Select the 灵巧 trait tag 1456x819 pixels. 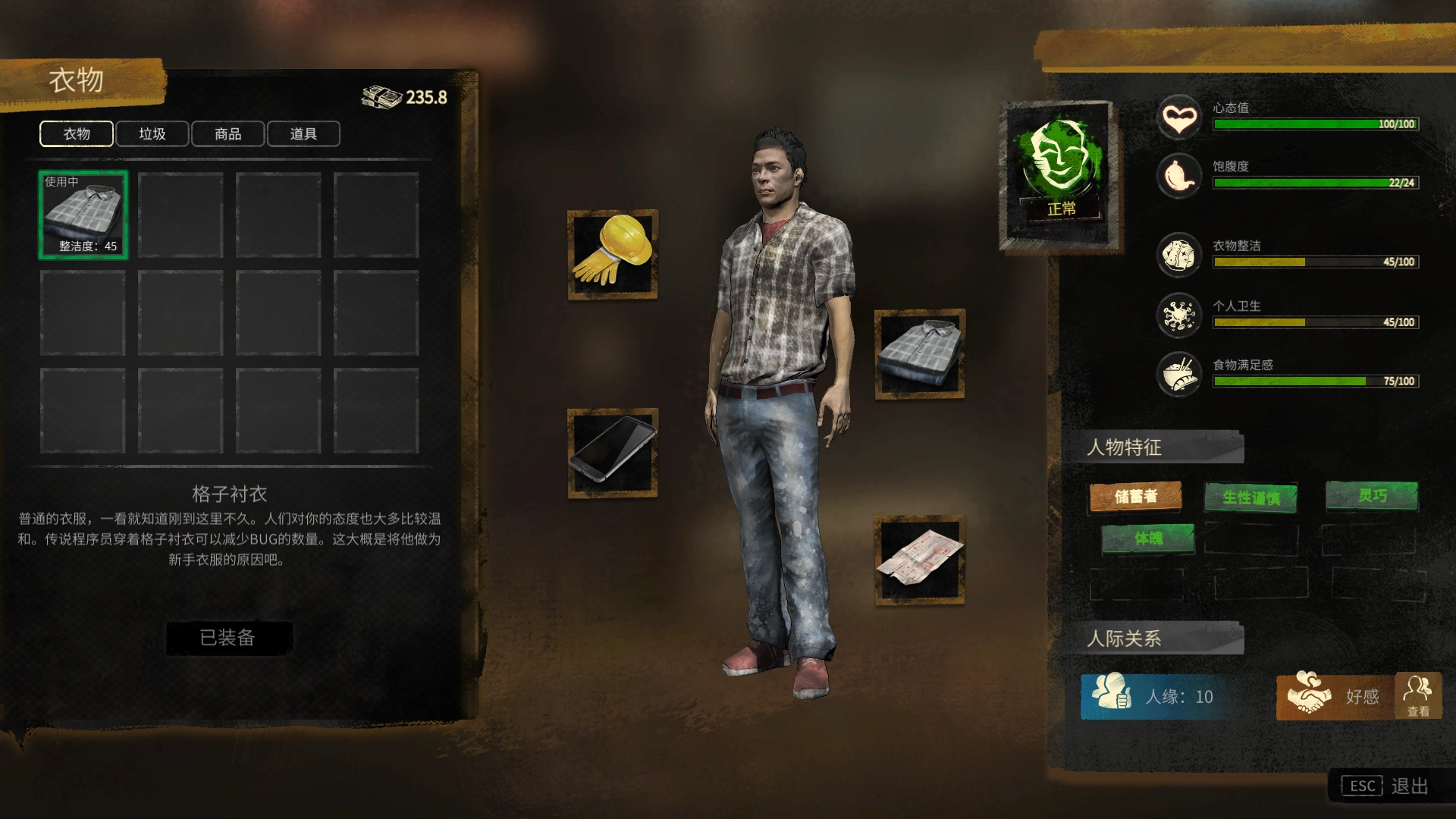pyautogui.click(x=1371, y=496)
